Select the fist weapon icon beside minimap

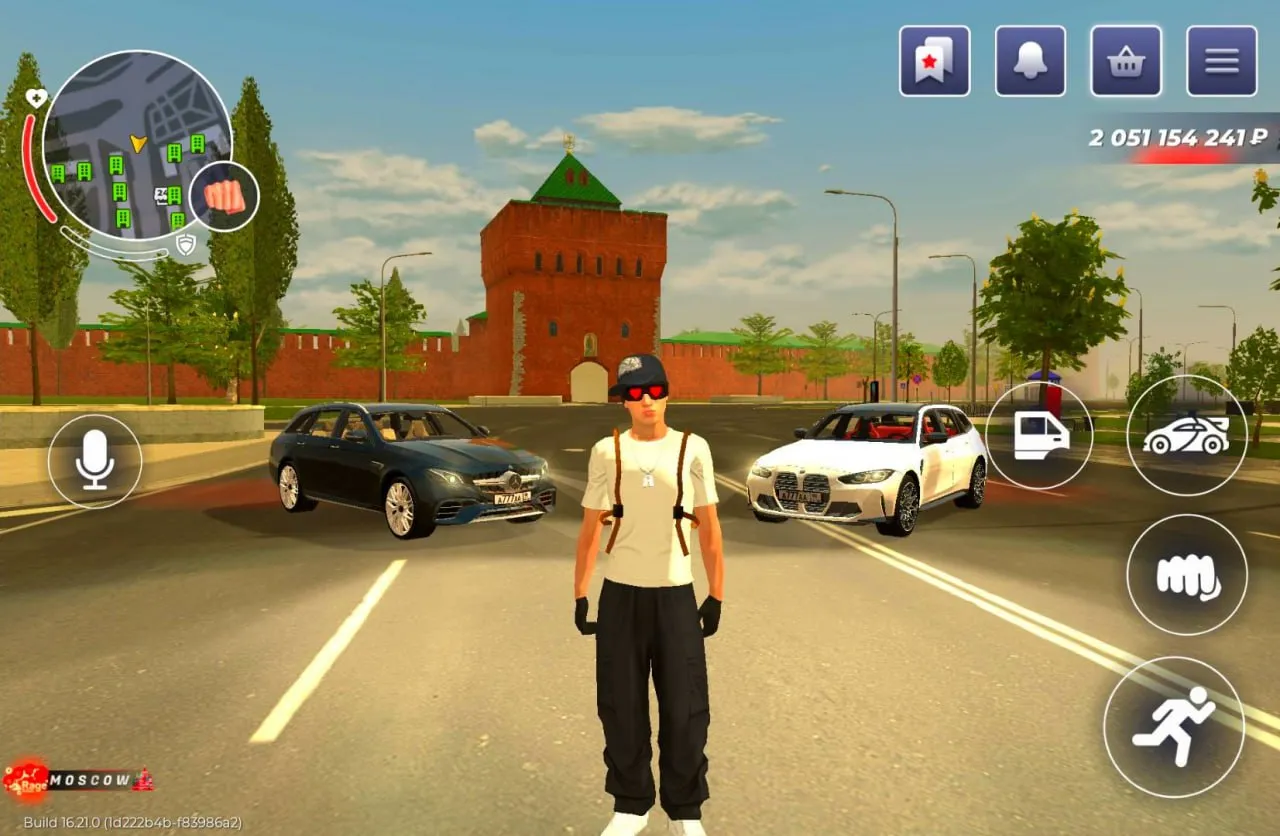224,196
